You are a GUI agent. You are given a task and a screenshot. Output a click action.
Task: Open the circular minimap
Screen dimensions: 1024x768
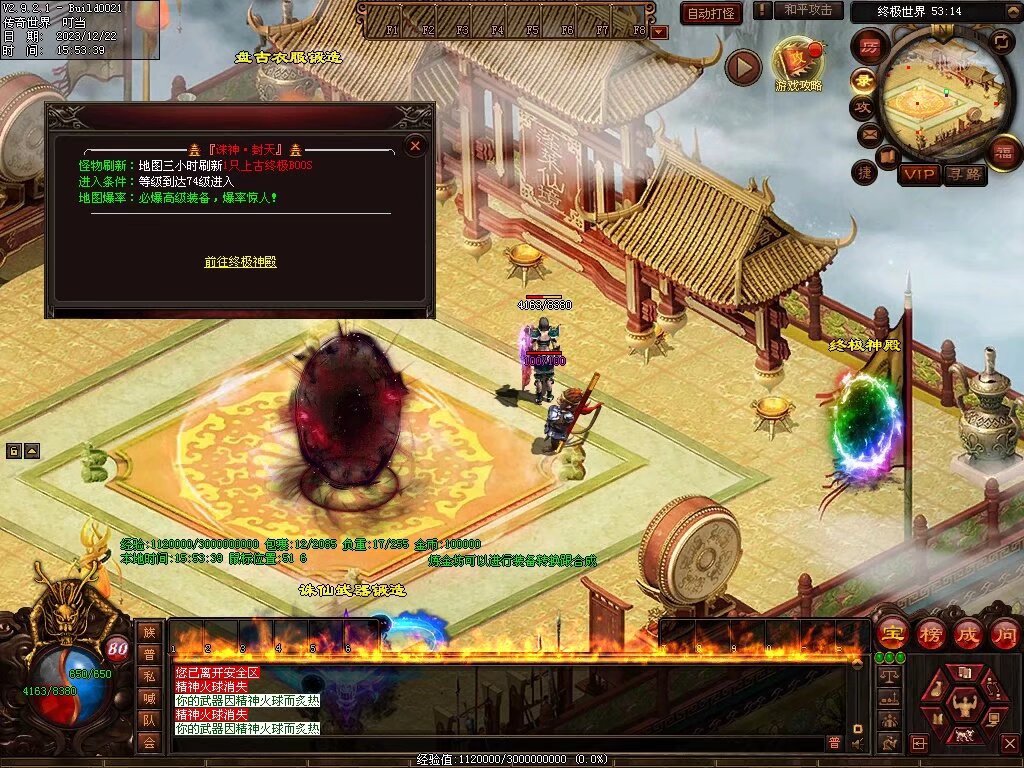tap(942, 98)
